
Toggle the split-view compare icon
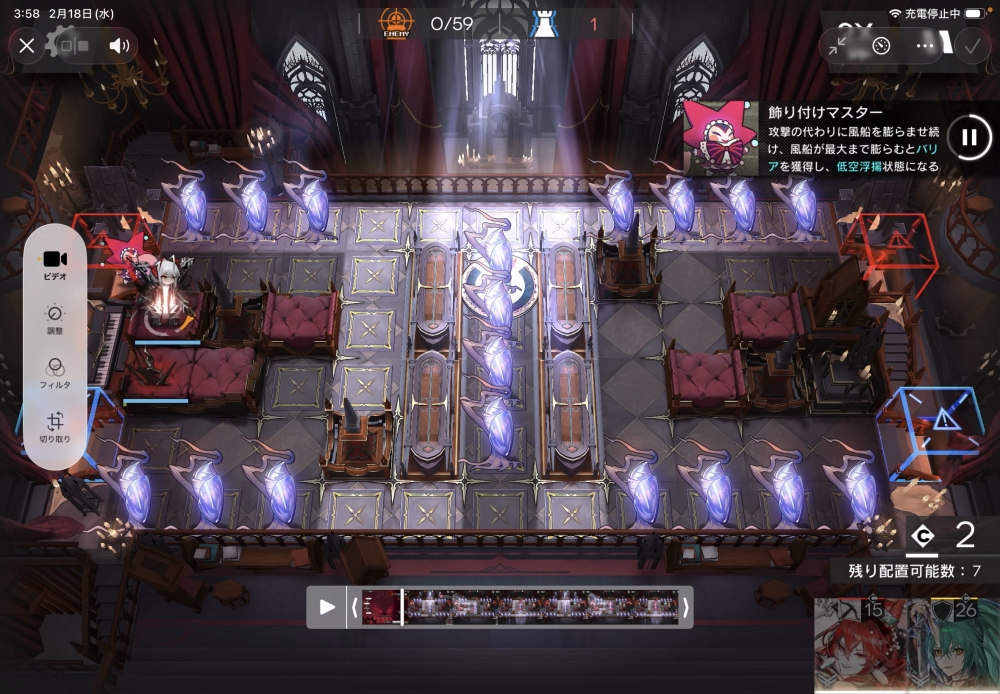[x=75, y=45]
